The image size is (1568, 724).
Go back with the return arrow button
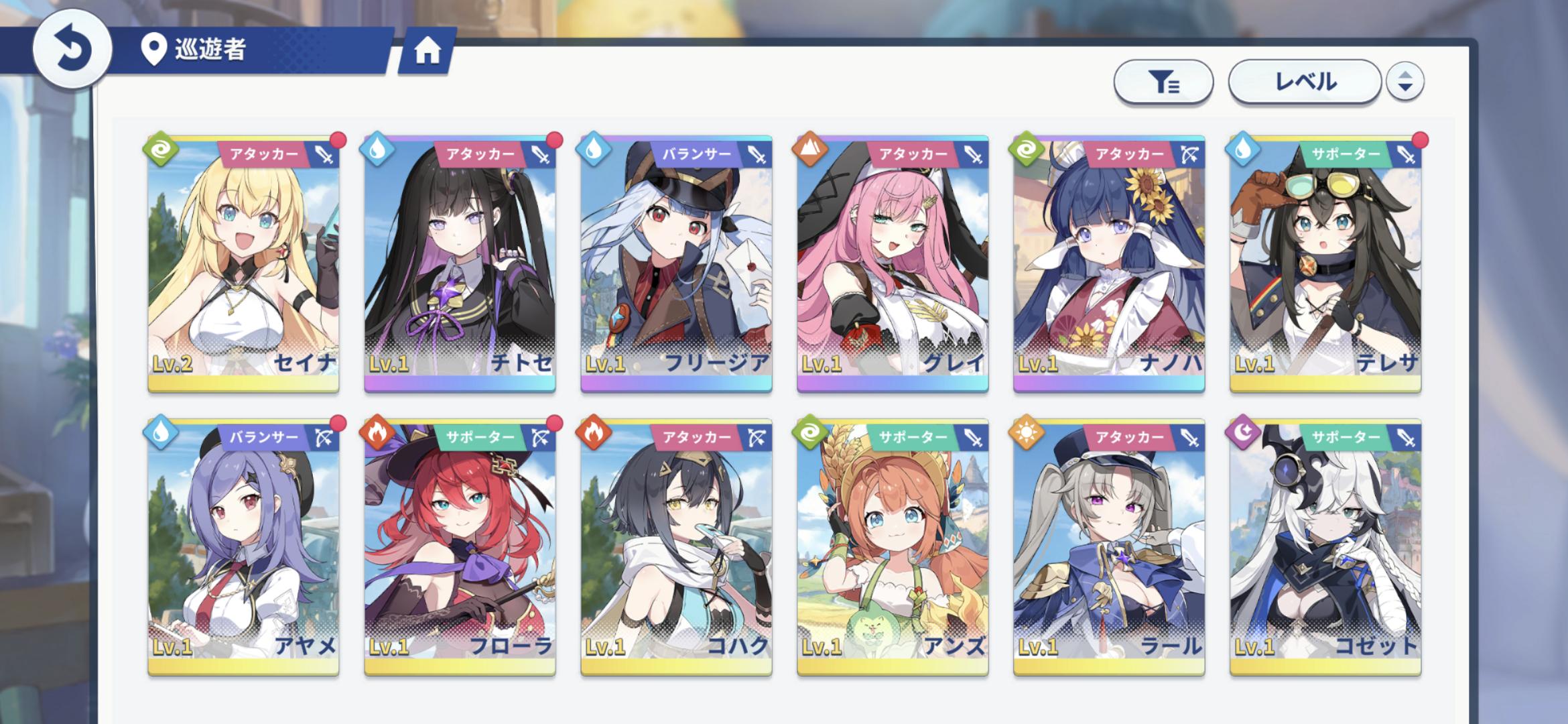[x=72, y=50]
